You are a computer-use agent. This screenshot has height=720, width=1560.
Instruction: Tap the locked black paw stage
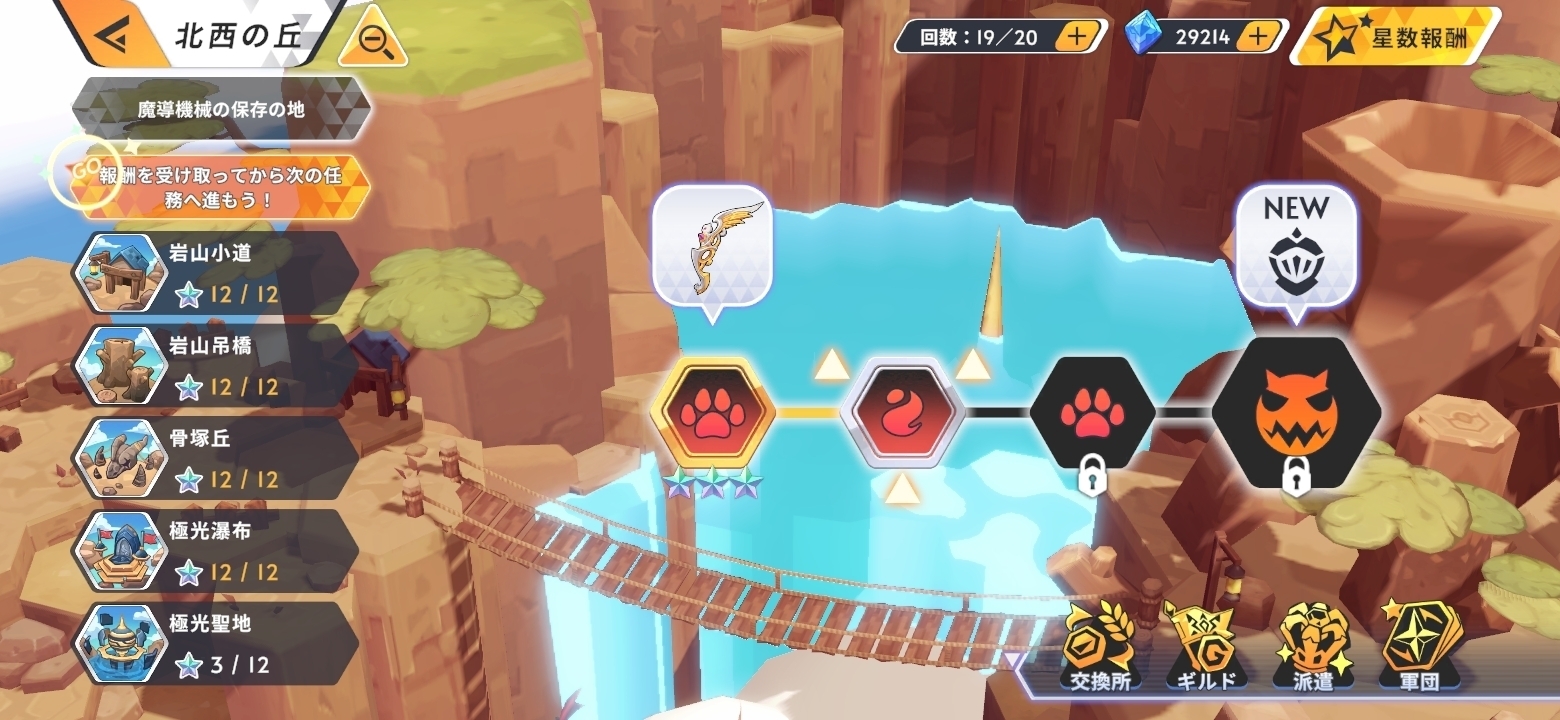[x=1092, y=412]
